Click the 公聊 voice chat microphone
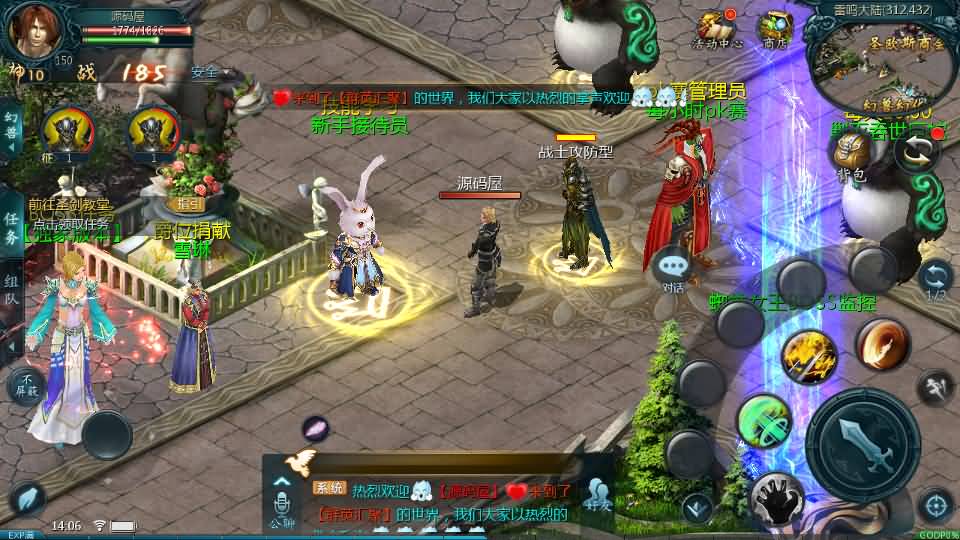The height and width of the screenshot is (540, 960). click(x=282, y=501)
